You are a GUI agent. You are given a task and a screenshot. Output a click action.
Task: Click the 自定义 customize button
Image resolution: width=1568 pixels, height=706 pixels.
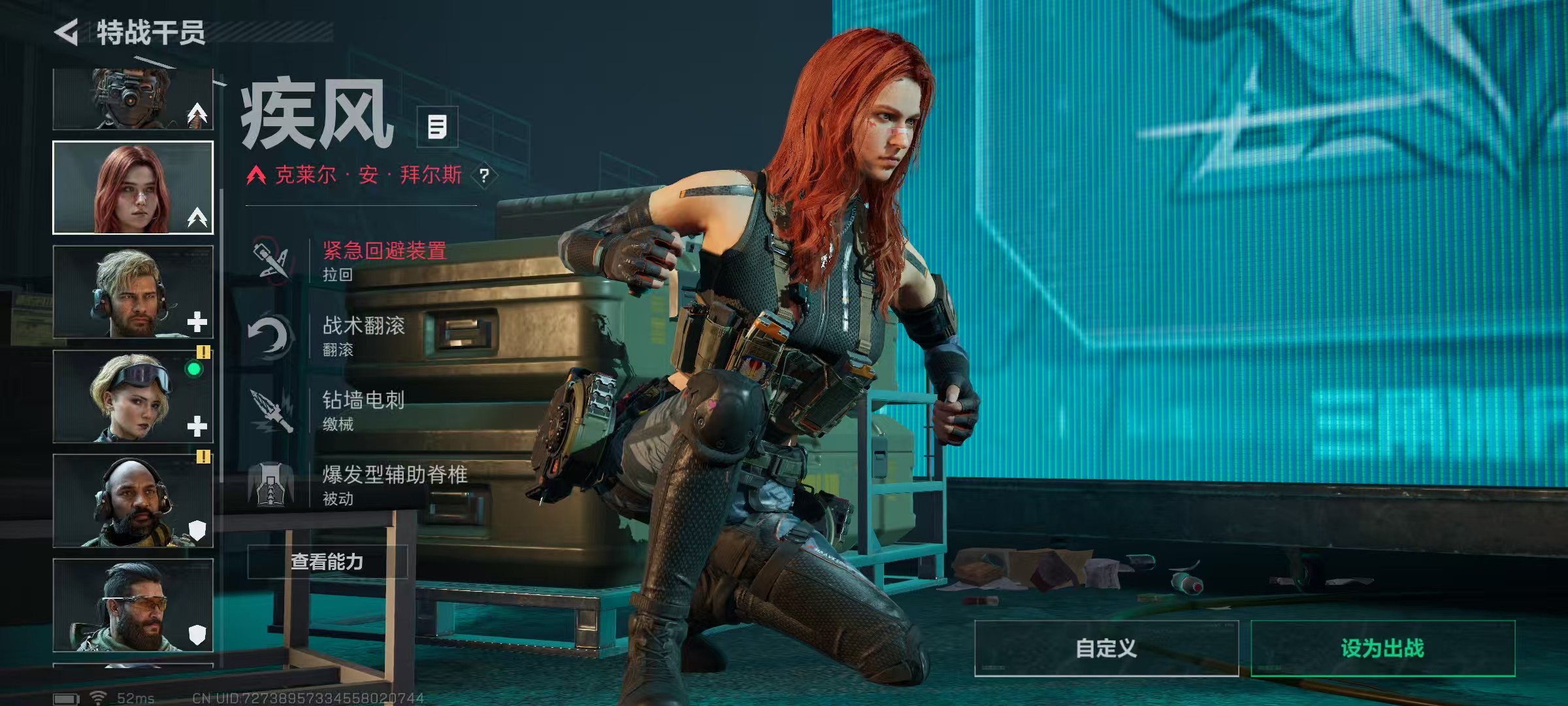pyautogui.click(x=1106, y=648)
